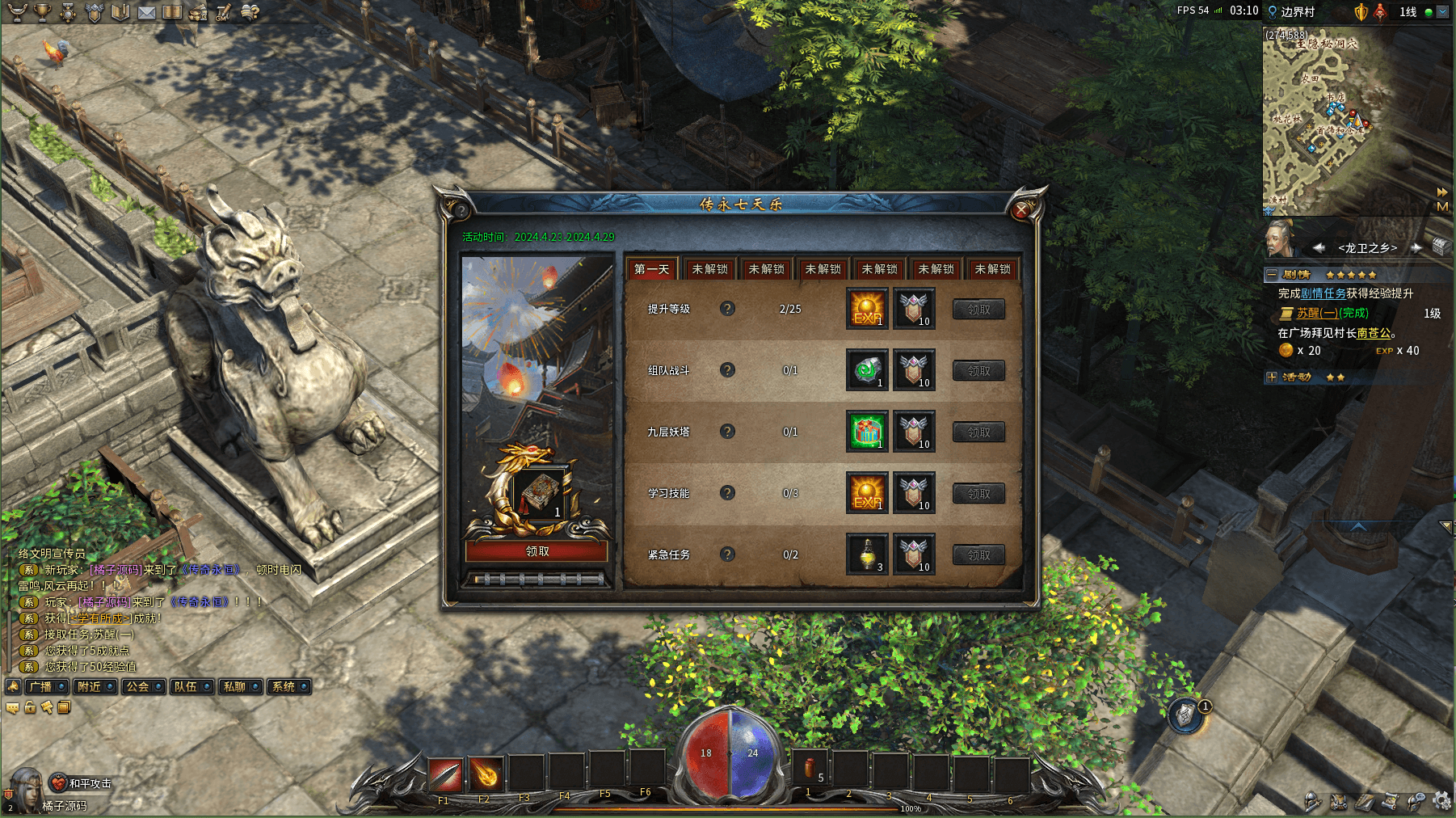Open the mail envelope icon

pos(146,12)
